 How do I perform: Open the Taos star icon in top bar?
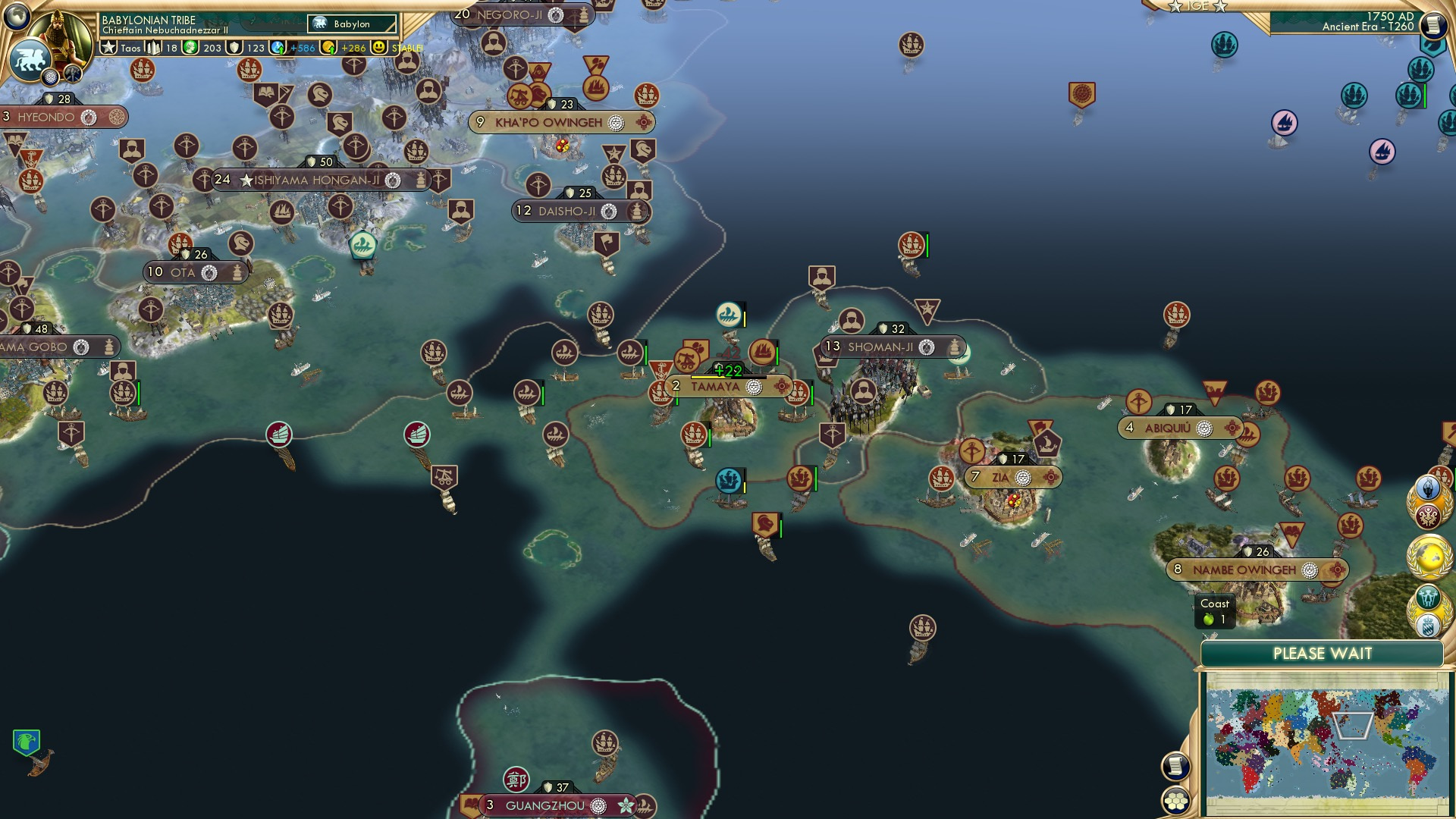click(109, 48)
